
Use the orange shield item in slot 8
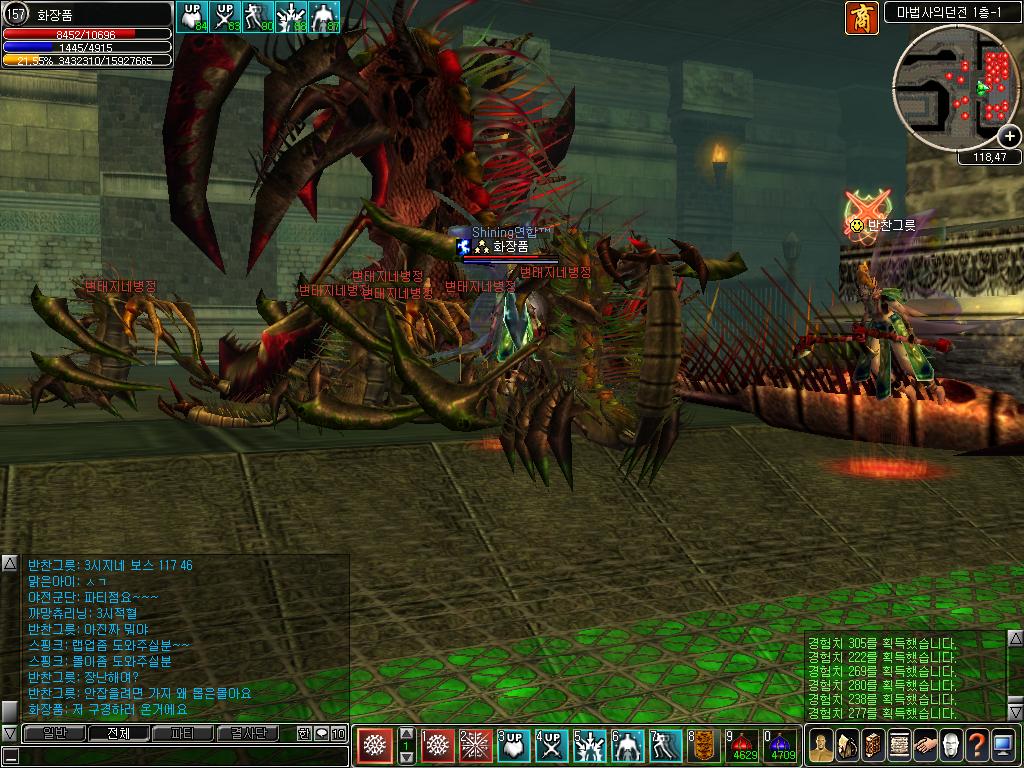[704, 745]
